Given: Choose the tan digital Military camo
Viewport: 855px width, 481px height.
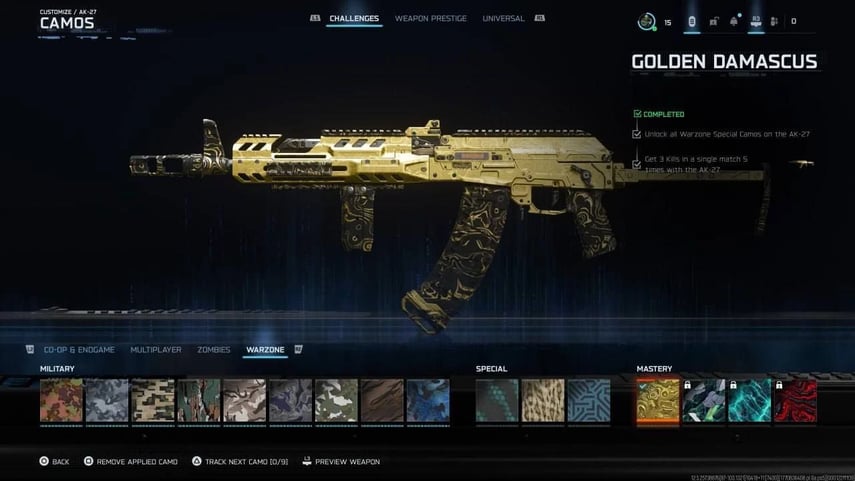Looking at the screenshot, I should pyautogui.click(x=153, y=400).
